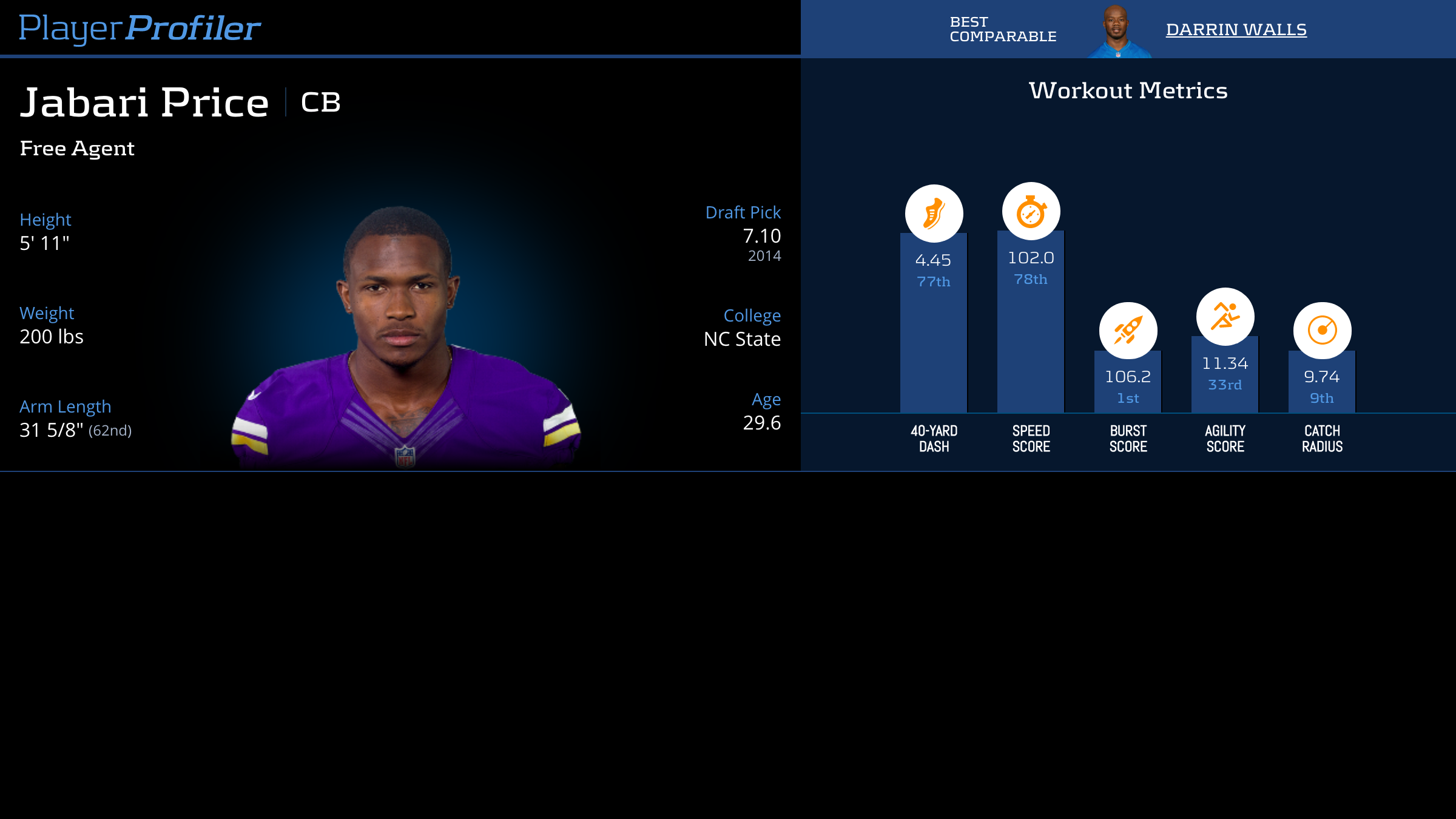This screenshot has width=1456, height=819.
Task: Open the Darrin Walls comparable link
Action: [1236, 30]
